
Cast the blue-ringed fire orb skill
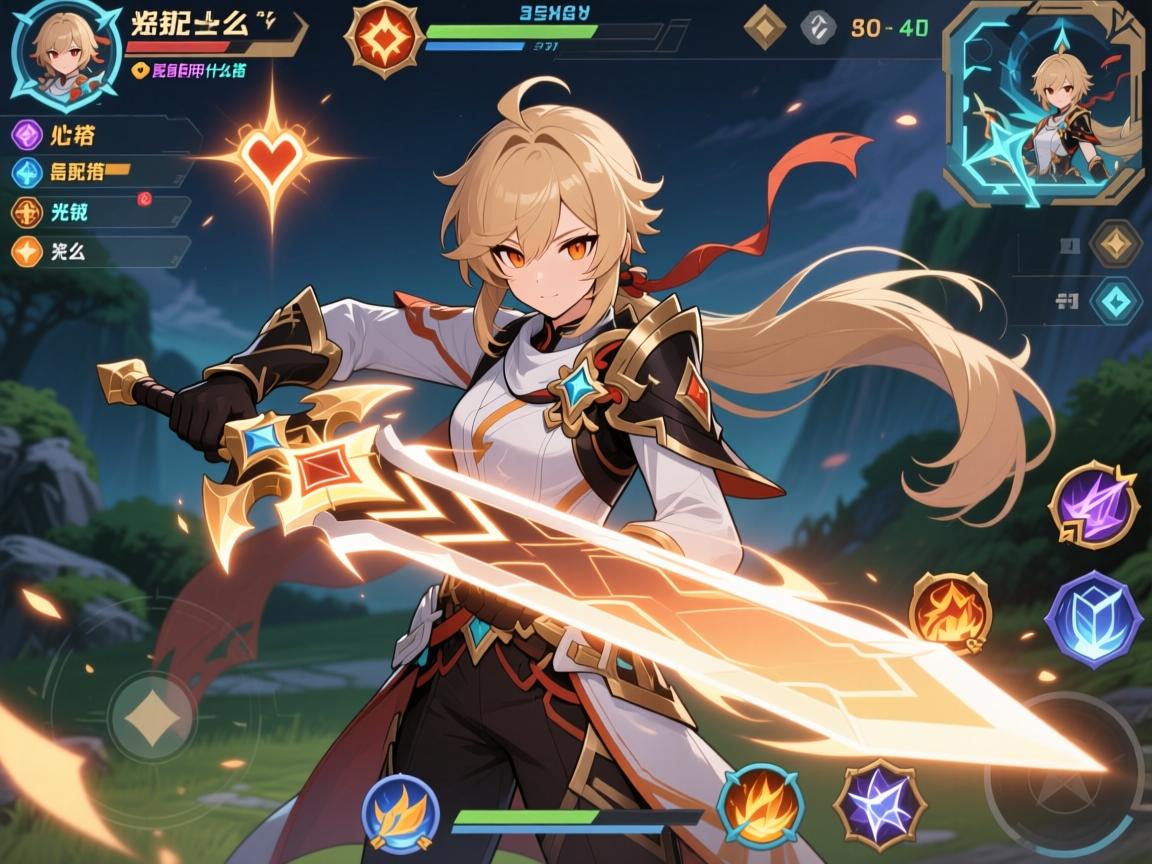pyautogui.click(x=760, y=806)
